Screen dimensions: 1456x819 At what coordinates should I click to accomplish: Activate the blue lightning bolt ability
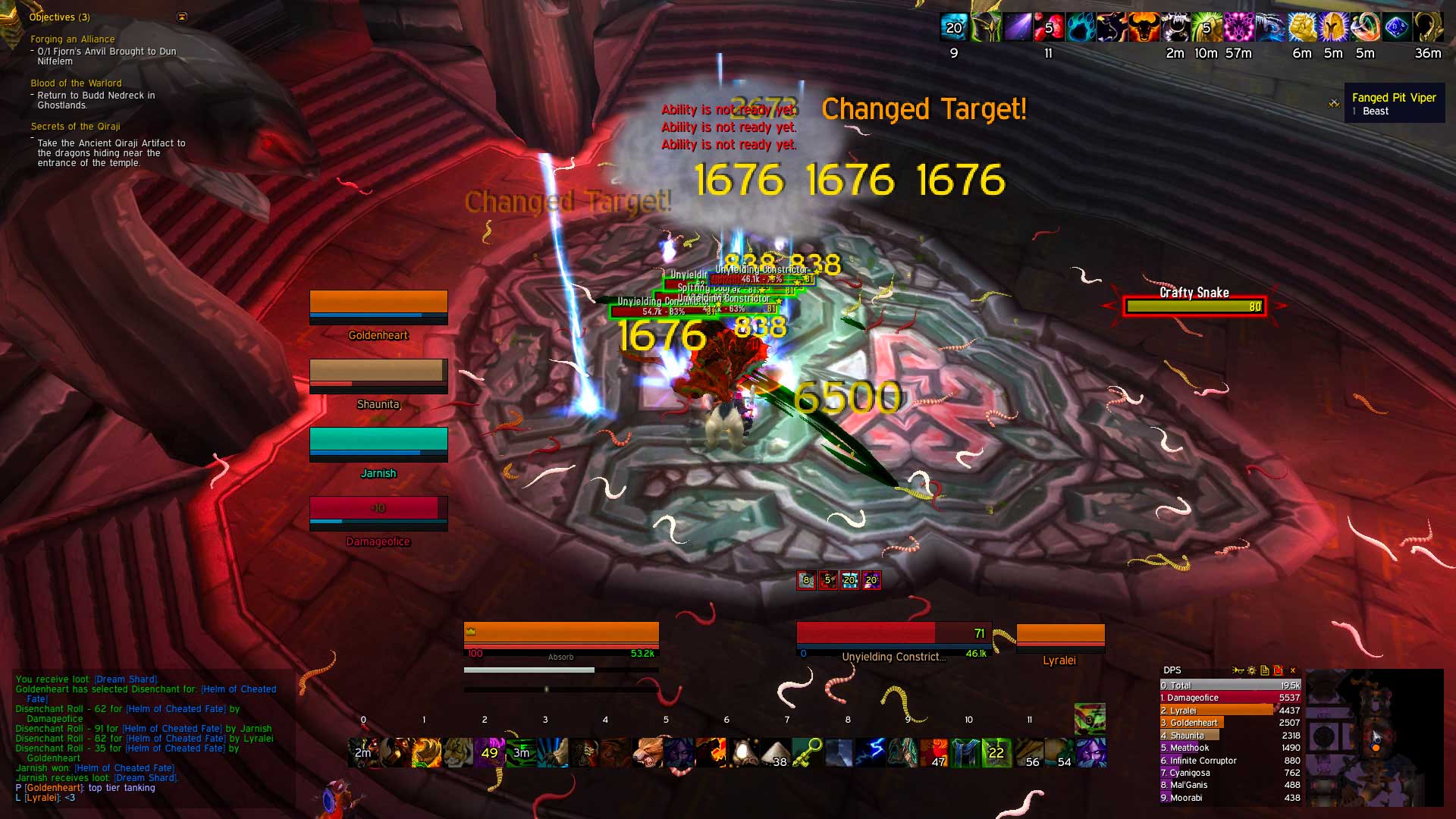click(x=871, y=752)
